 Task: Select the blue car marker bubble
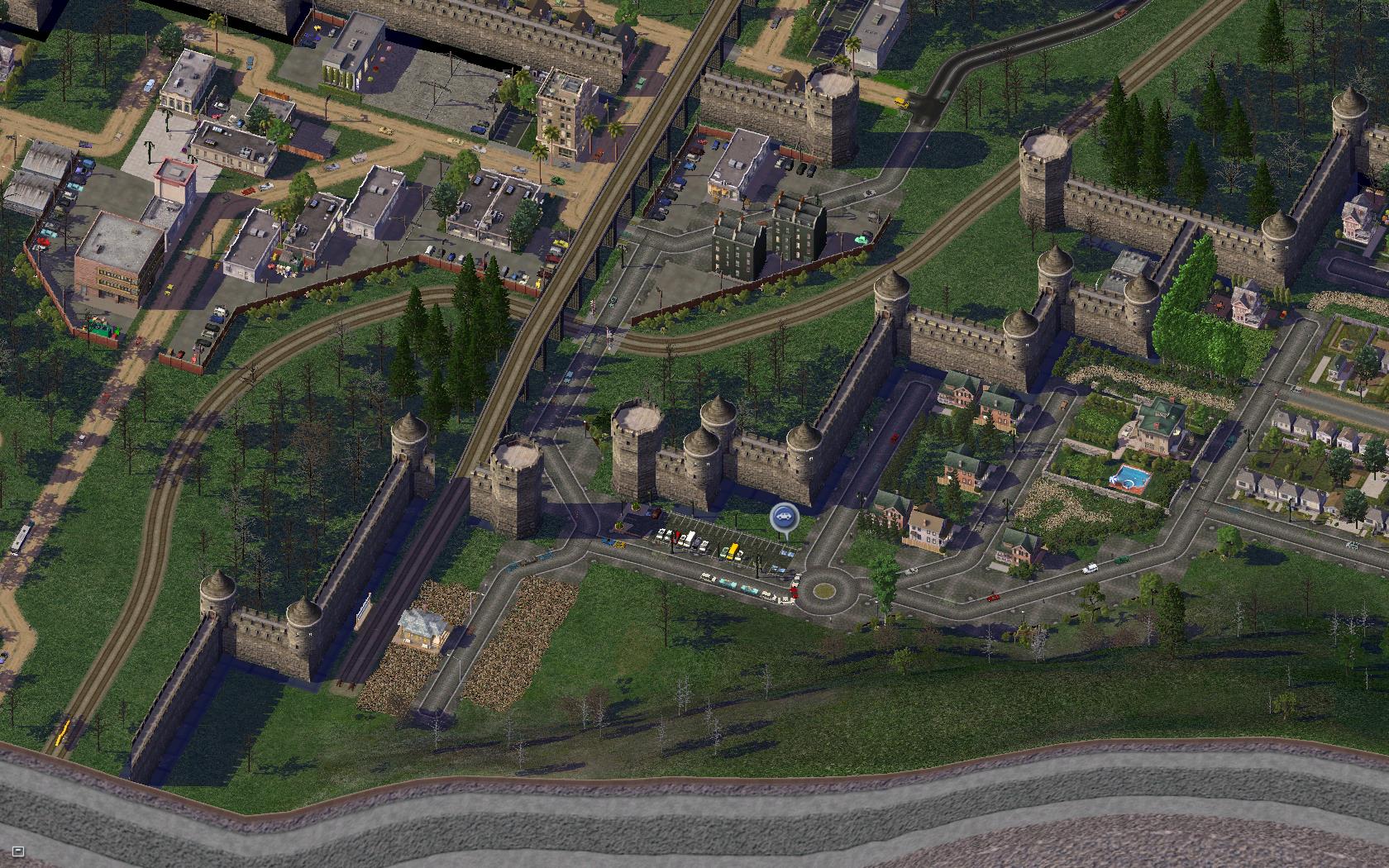(782, 518)
